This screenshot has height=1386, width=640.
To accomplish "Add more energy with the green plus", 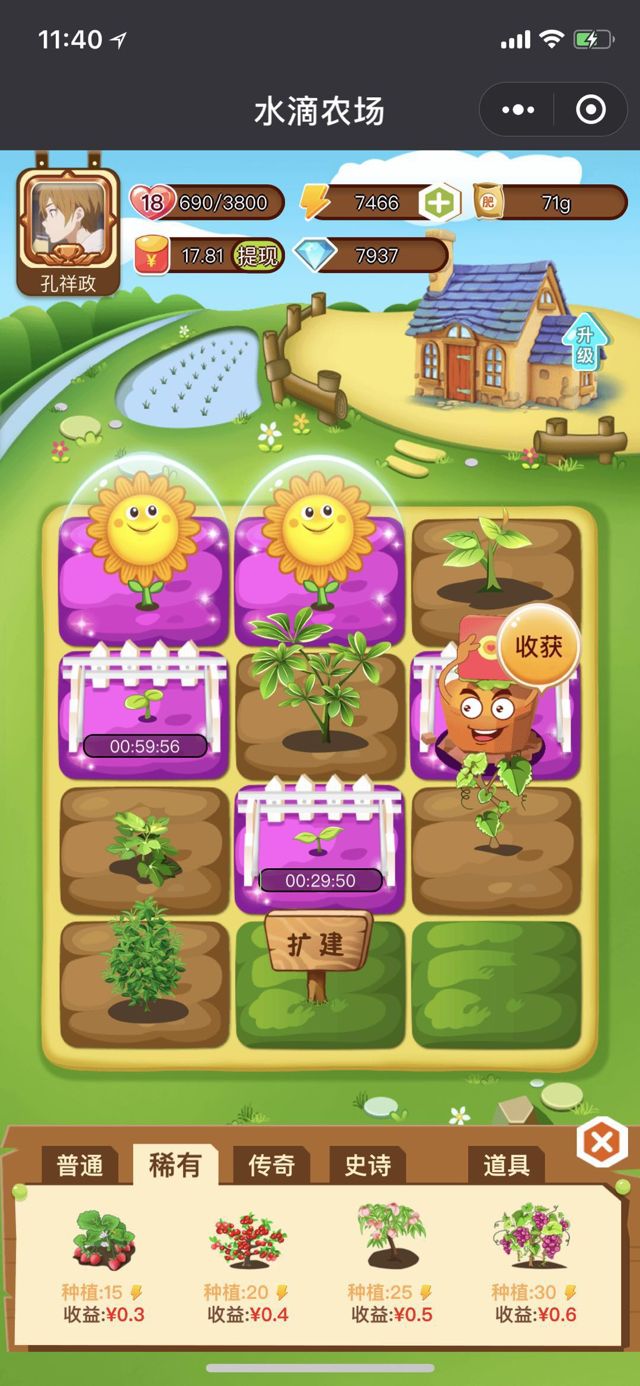I will [x=438, y=203].
